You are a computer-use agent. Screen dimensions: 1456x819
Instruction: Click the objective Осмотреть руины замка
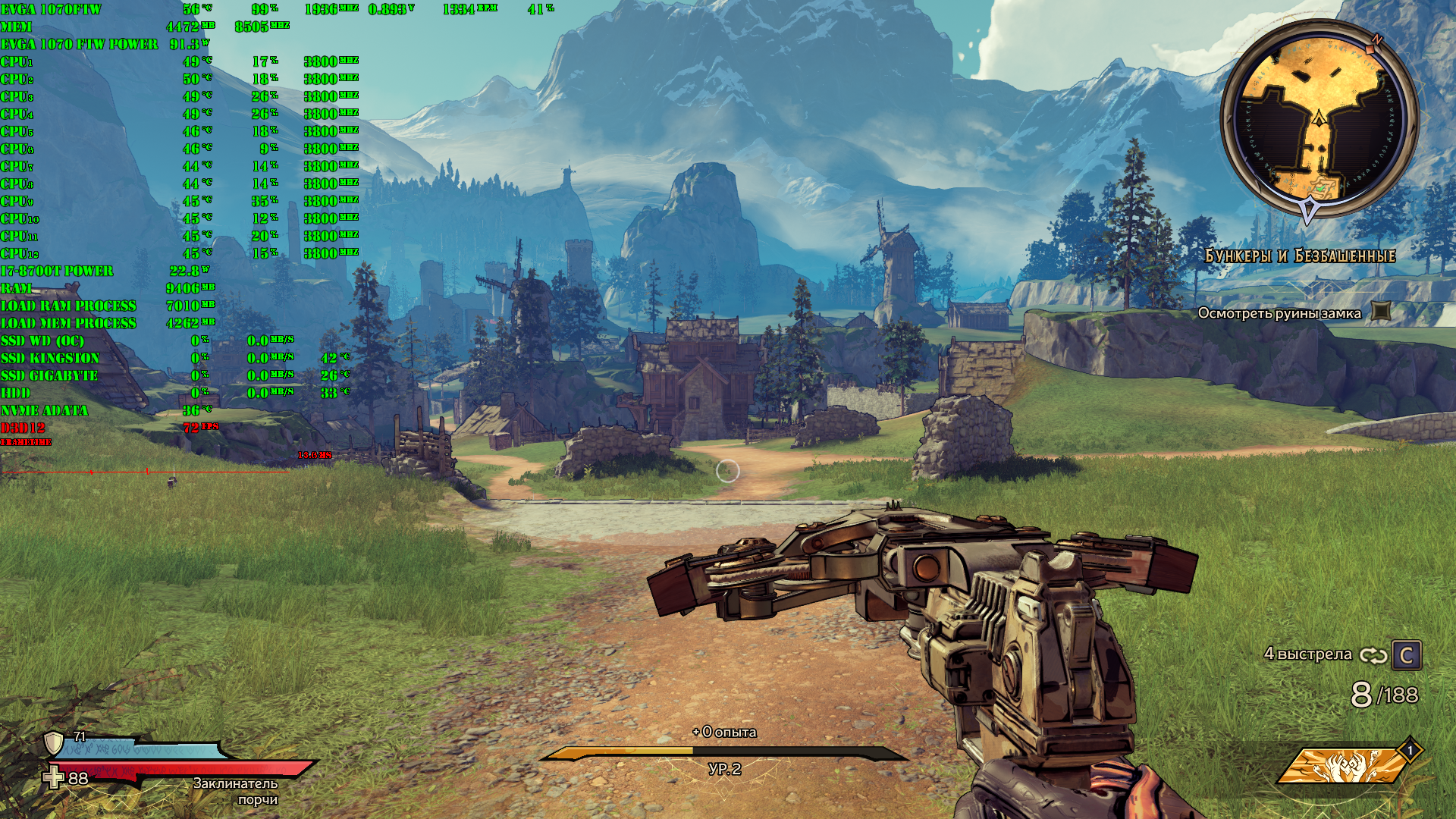1279,313
